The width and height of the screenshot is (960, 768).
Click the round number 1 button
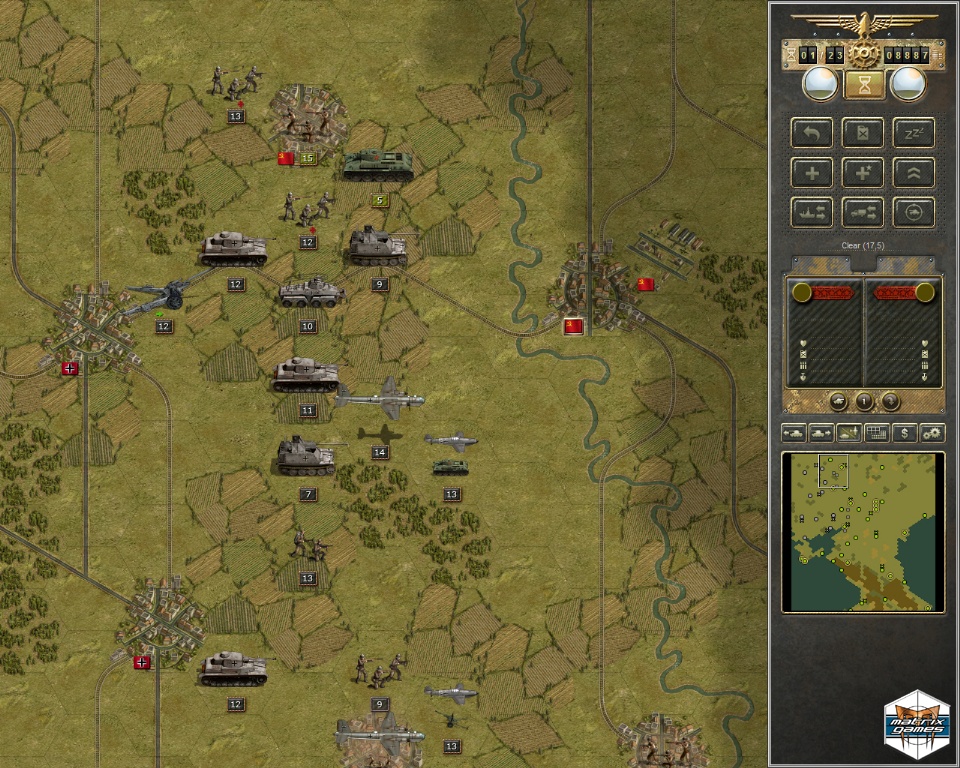click(864, 401)
